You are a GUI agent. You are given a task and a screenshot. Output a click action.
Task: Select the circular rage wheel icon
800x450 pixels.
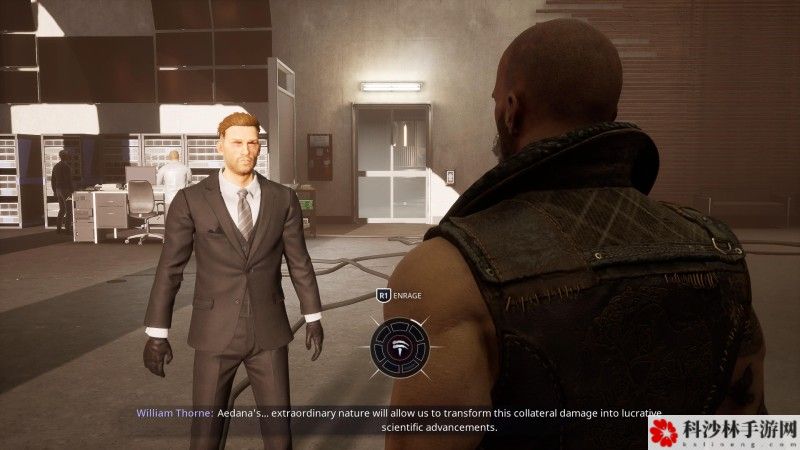tap(400, 347)
